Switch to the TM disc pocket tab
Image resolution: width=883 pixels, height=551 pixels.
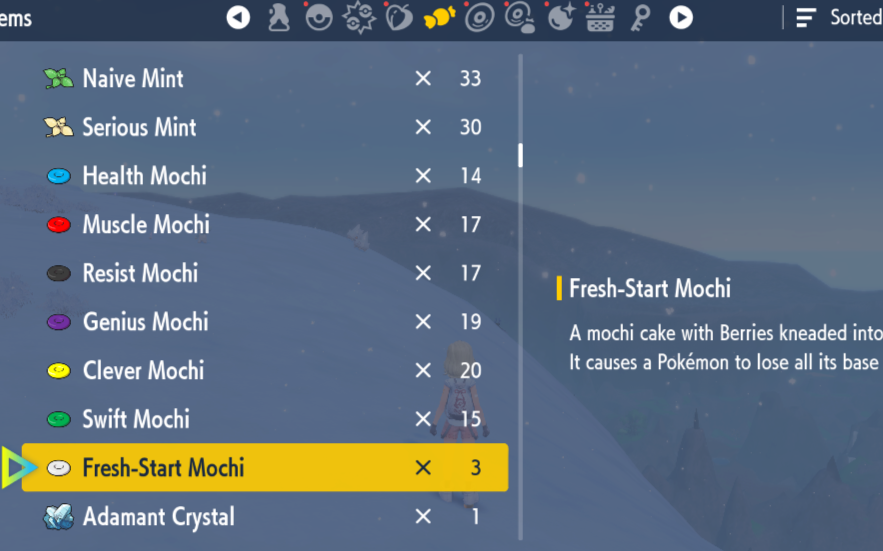pos(480,17)
